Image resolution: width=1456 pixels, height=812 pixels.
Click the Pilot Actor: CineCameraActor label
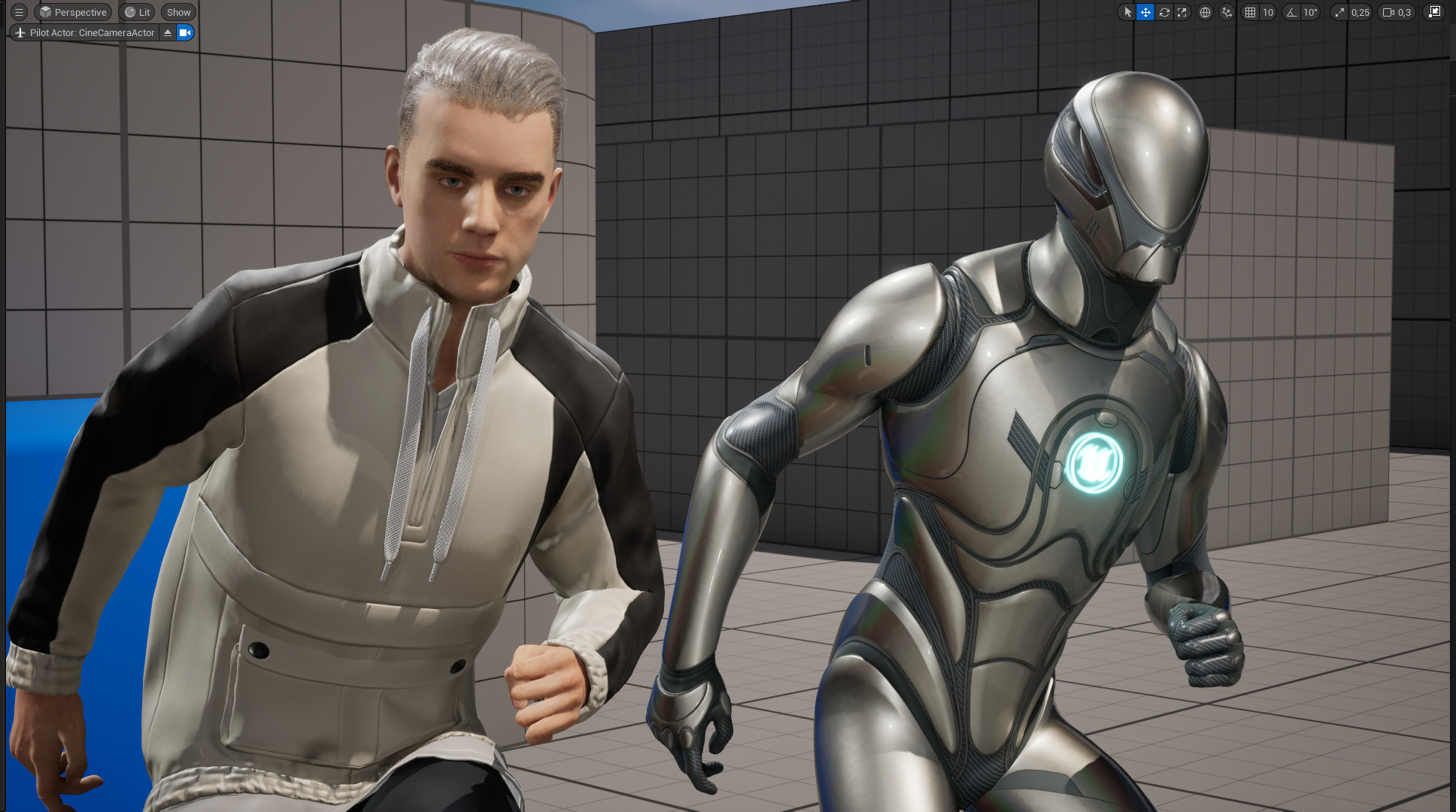click(x=84, y=32)
